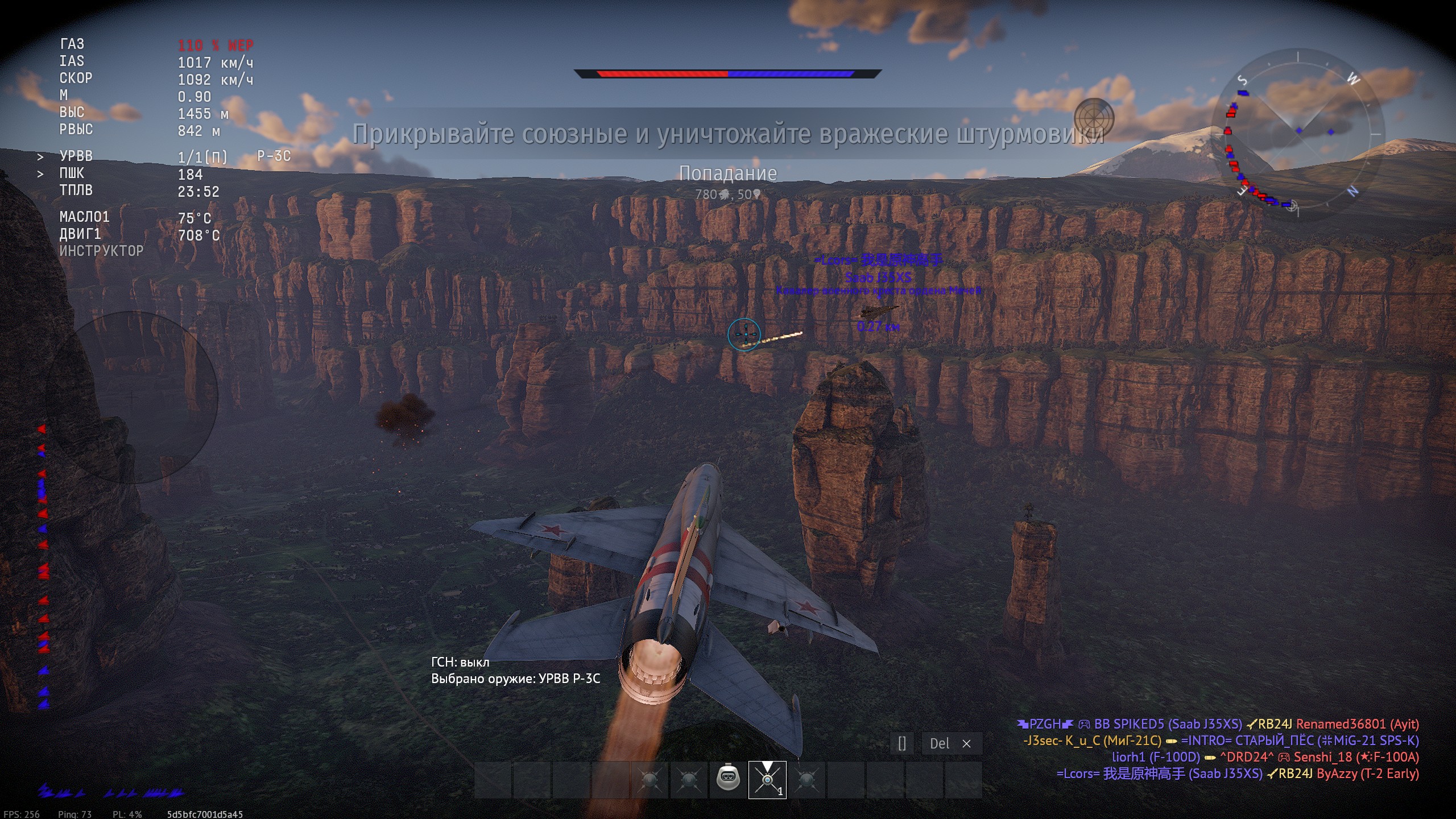Choose the binoculars-shaped targeting pod slot
1456x819 pixels.
727,779
